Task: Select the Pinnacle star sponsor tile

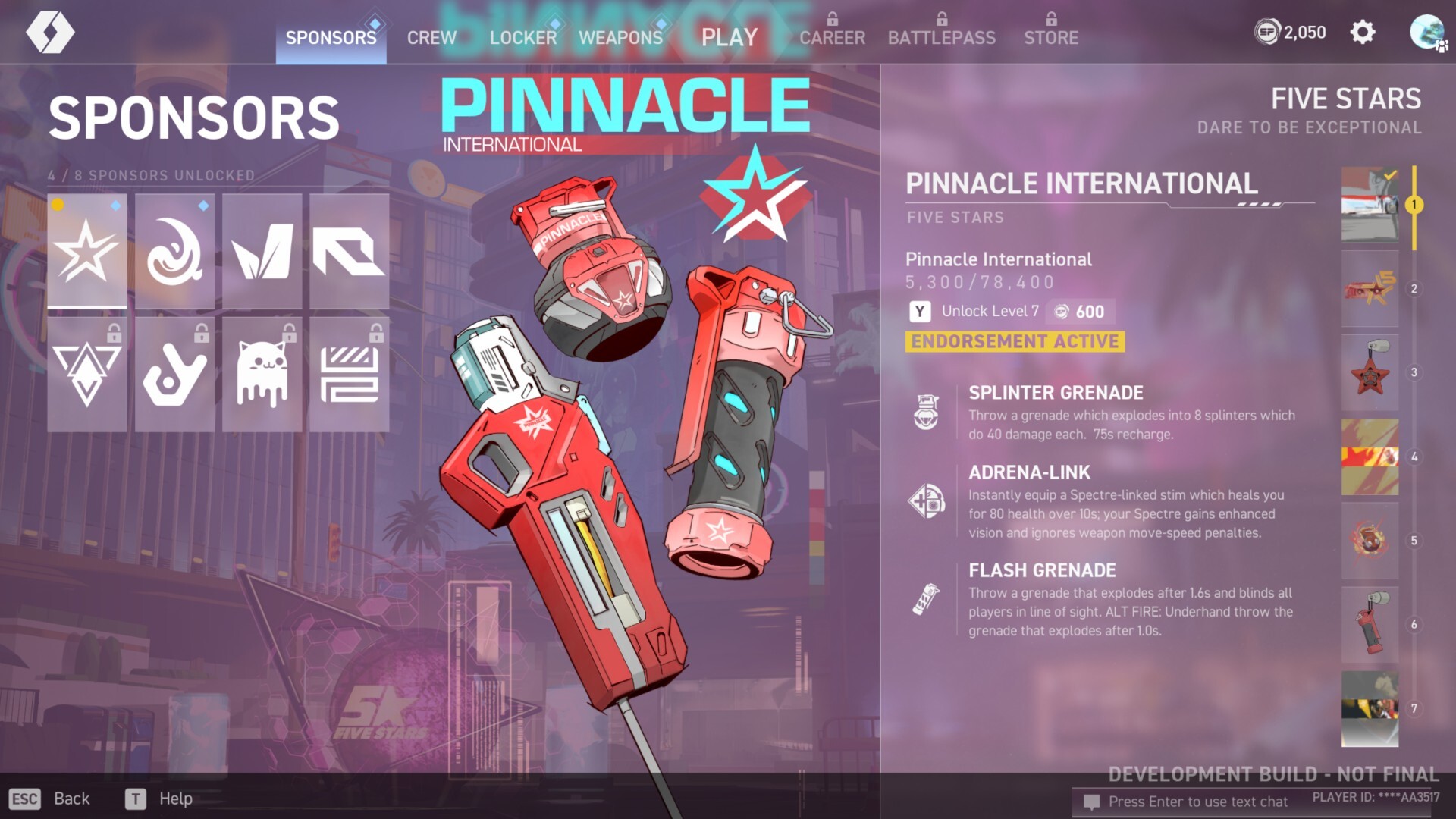Action: coord(87,251)
